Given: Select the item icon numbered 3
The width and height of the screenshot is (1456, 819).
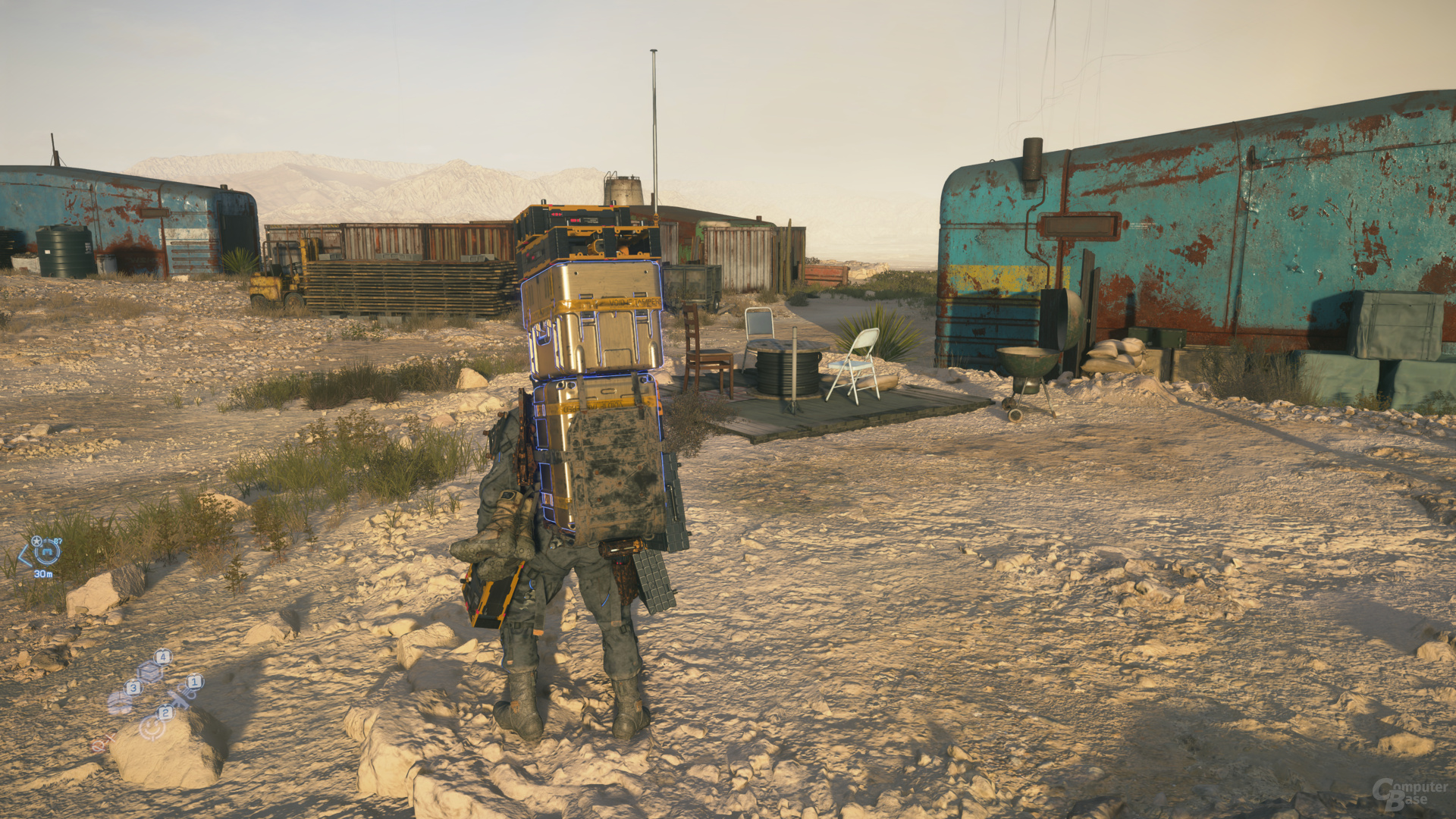Looking at the screenshot, I should [x=120, y=701].
